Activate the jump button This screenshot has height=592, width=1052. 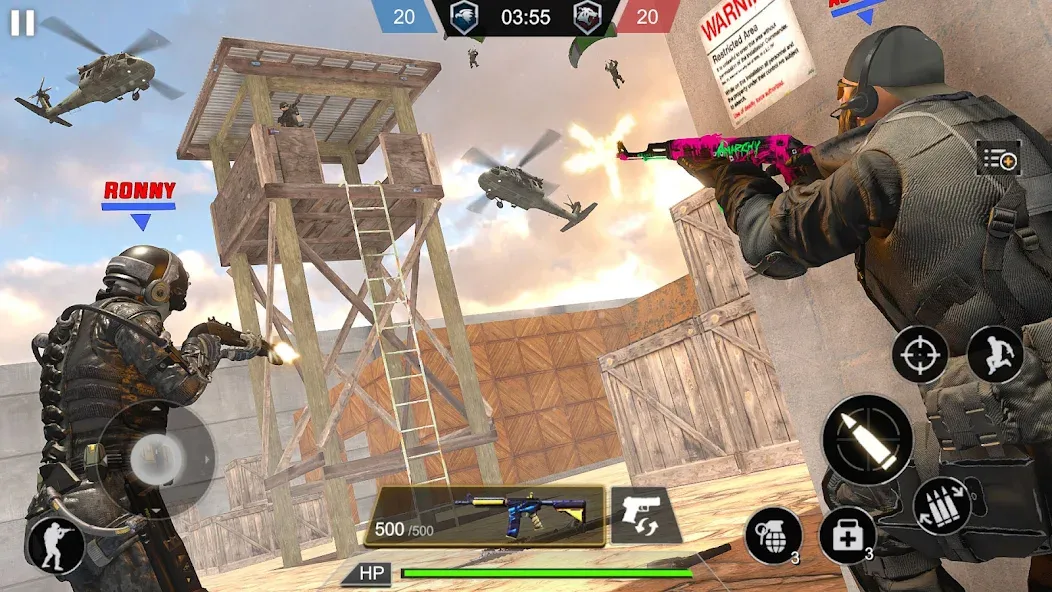tap(995, 354)
